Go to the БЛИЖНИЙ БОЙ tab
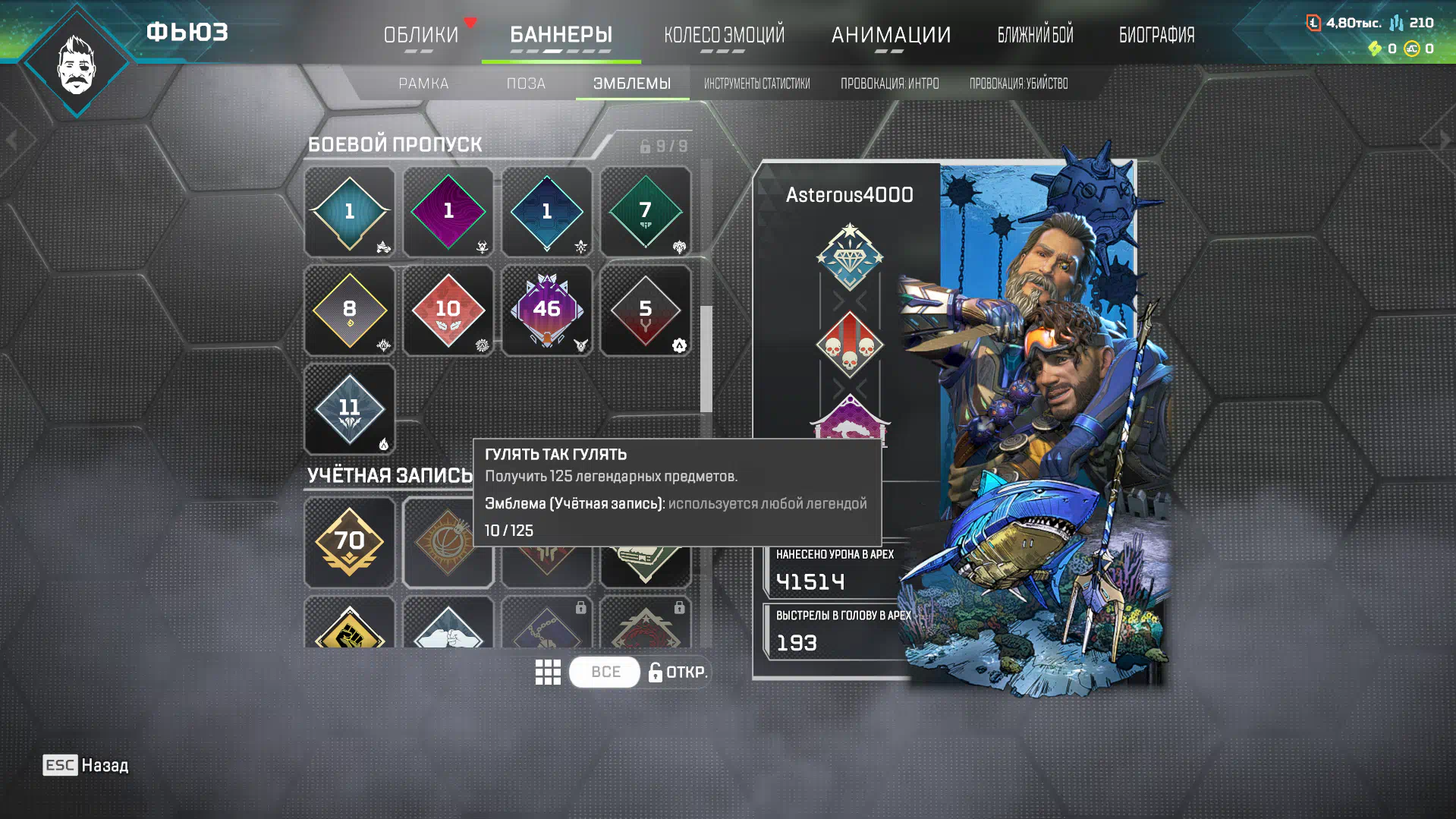This screenshot has width=1456, height=819. pyautogui.click(x=1035, y=35)
